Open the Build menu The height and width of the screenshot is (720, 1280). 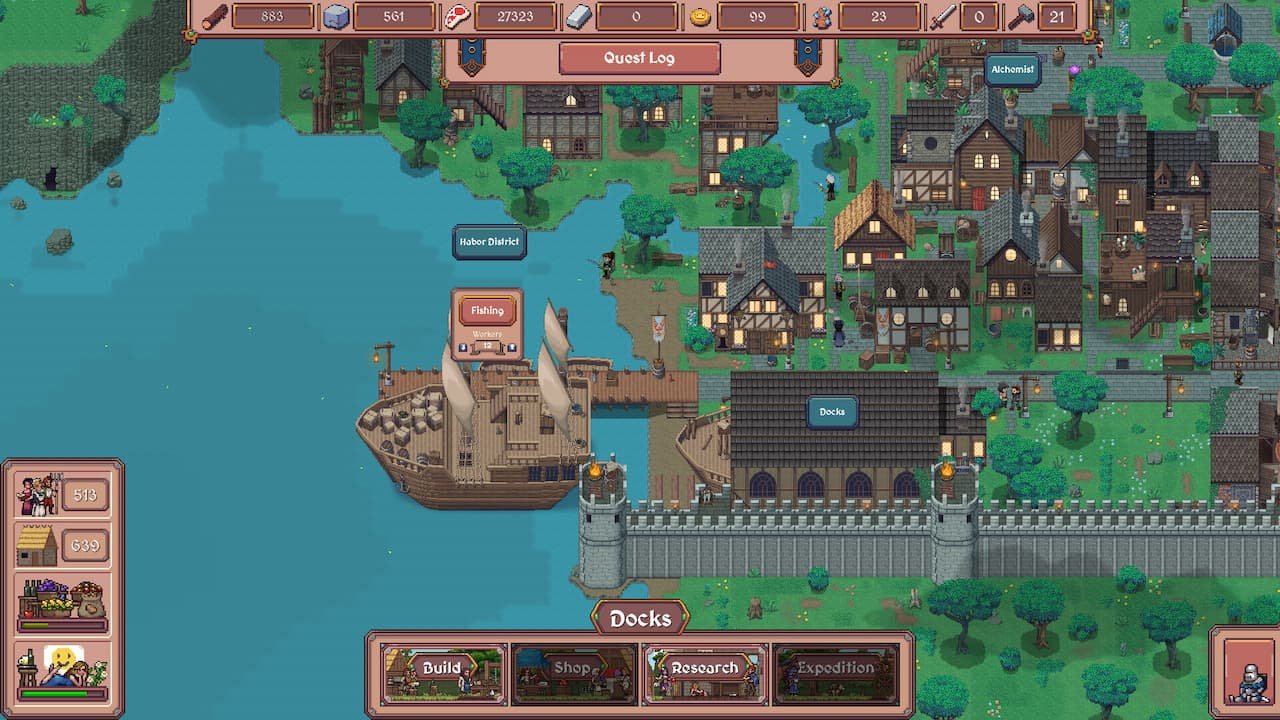pos(443,669)
